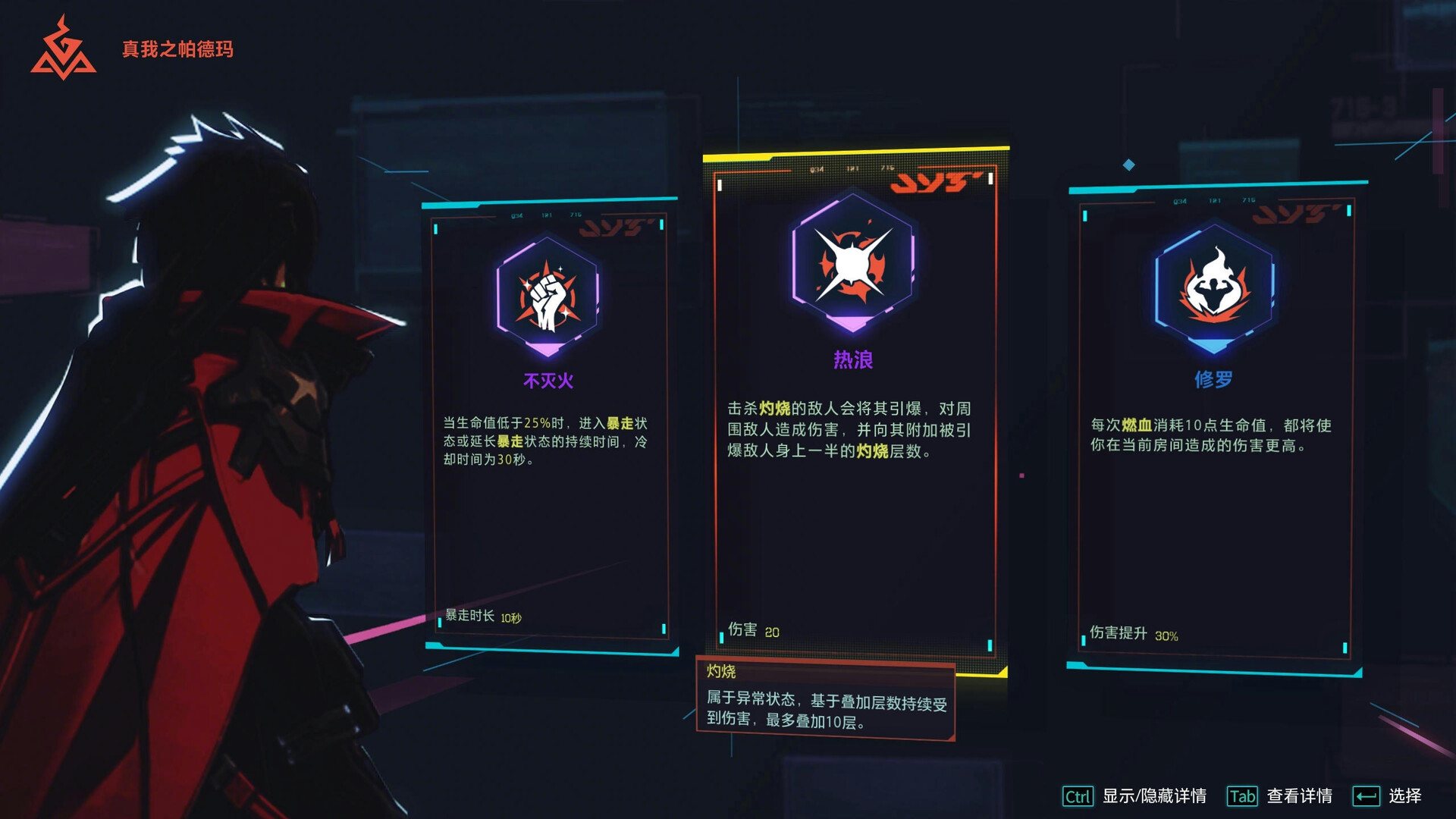Open 查看详情 for card details
1456x819 pixels.
[x=1280, y=795]
